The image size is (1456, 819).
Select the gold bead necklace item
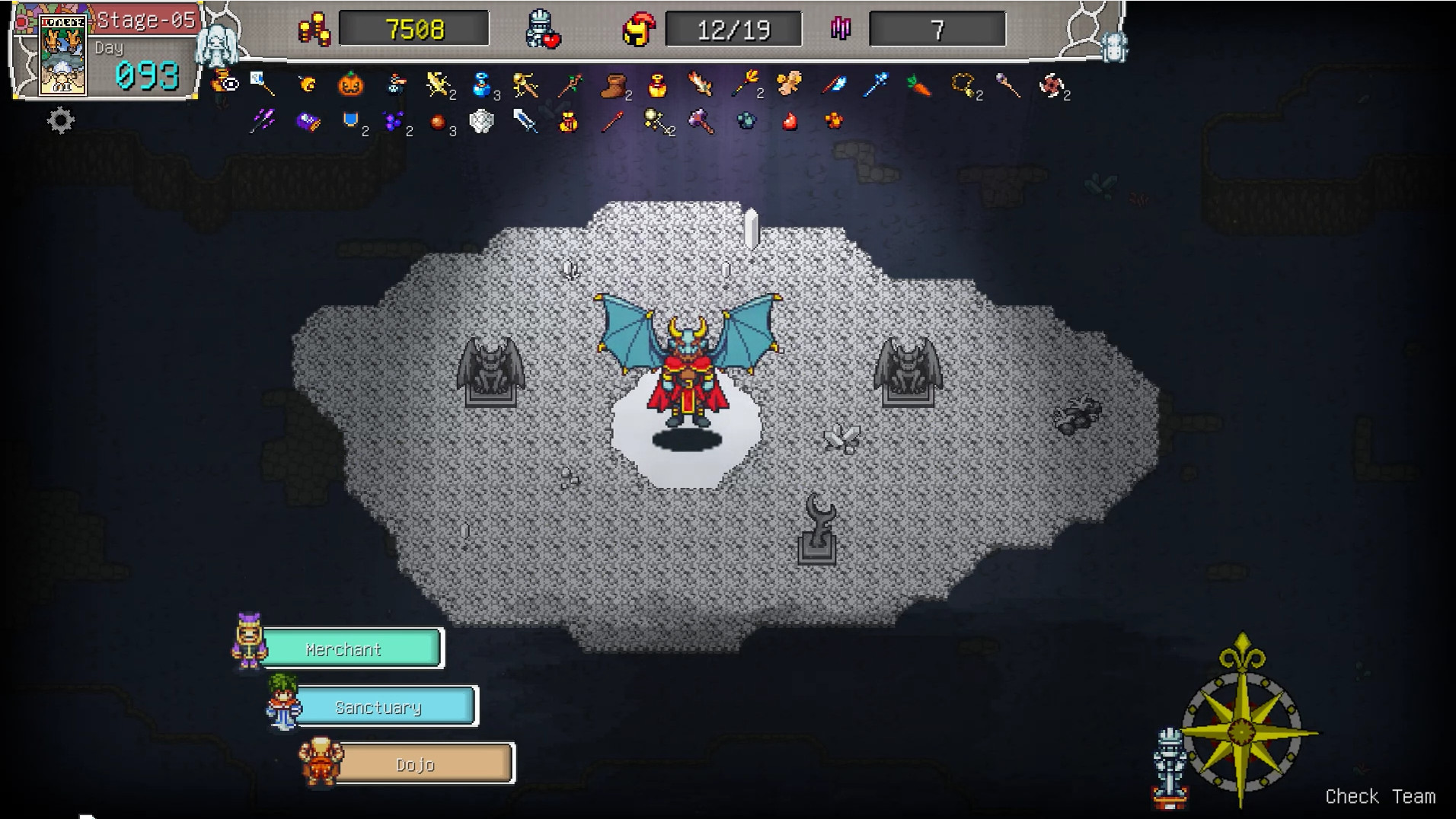click(964, 85)
